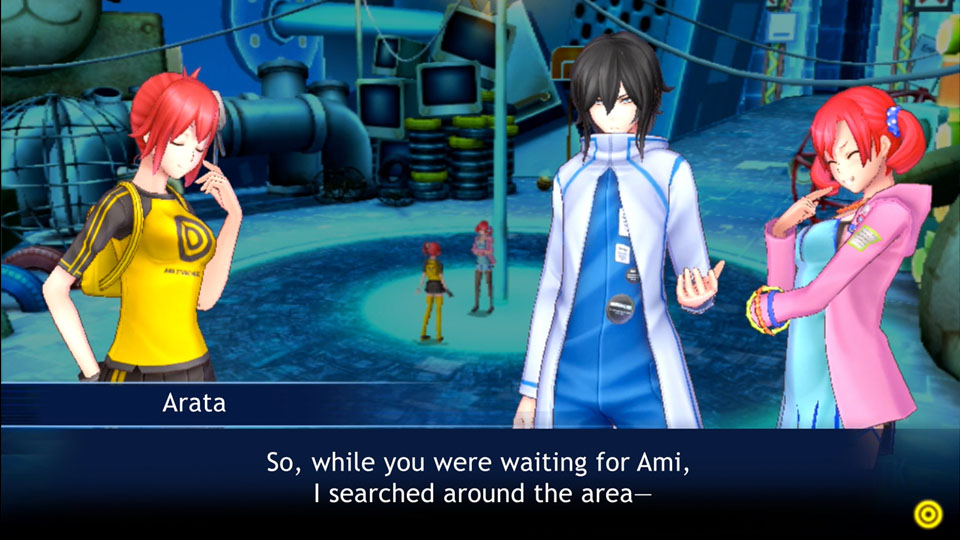Advance dialogue with the yellow ring indicator
Screen dimensions: 960x540
[x=928, y=514]
